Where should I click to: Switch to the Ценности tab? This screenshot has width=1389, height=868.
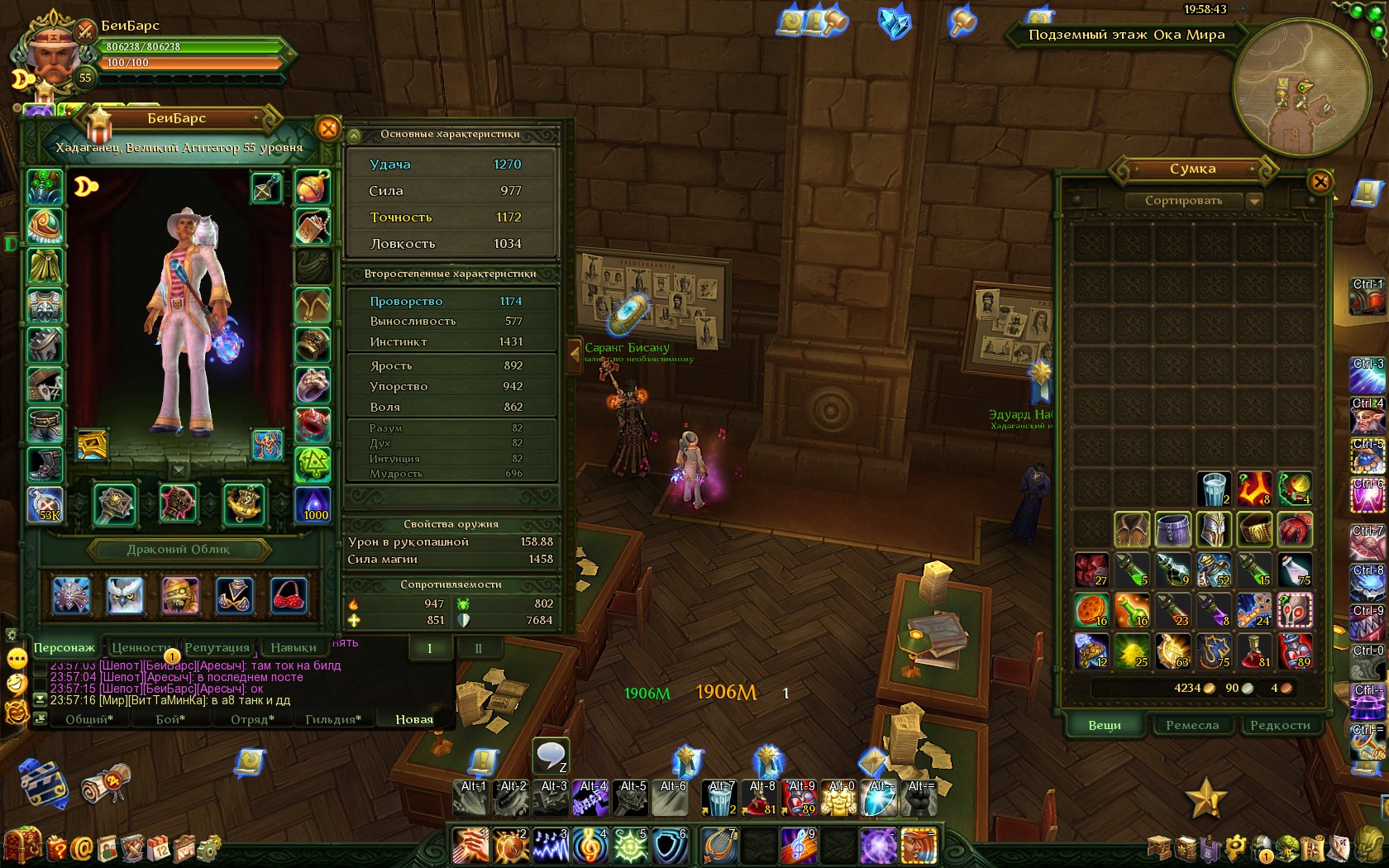pyautogui.click(x=140, y=647)
